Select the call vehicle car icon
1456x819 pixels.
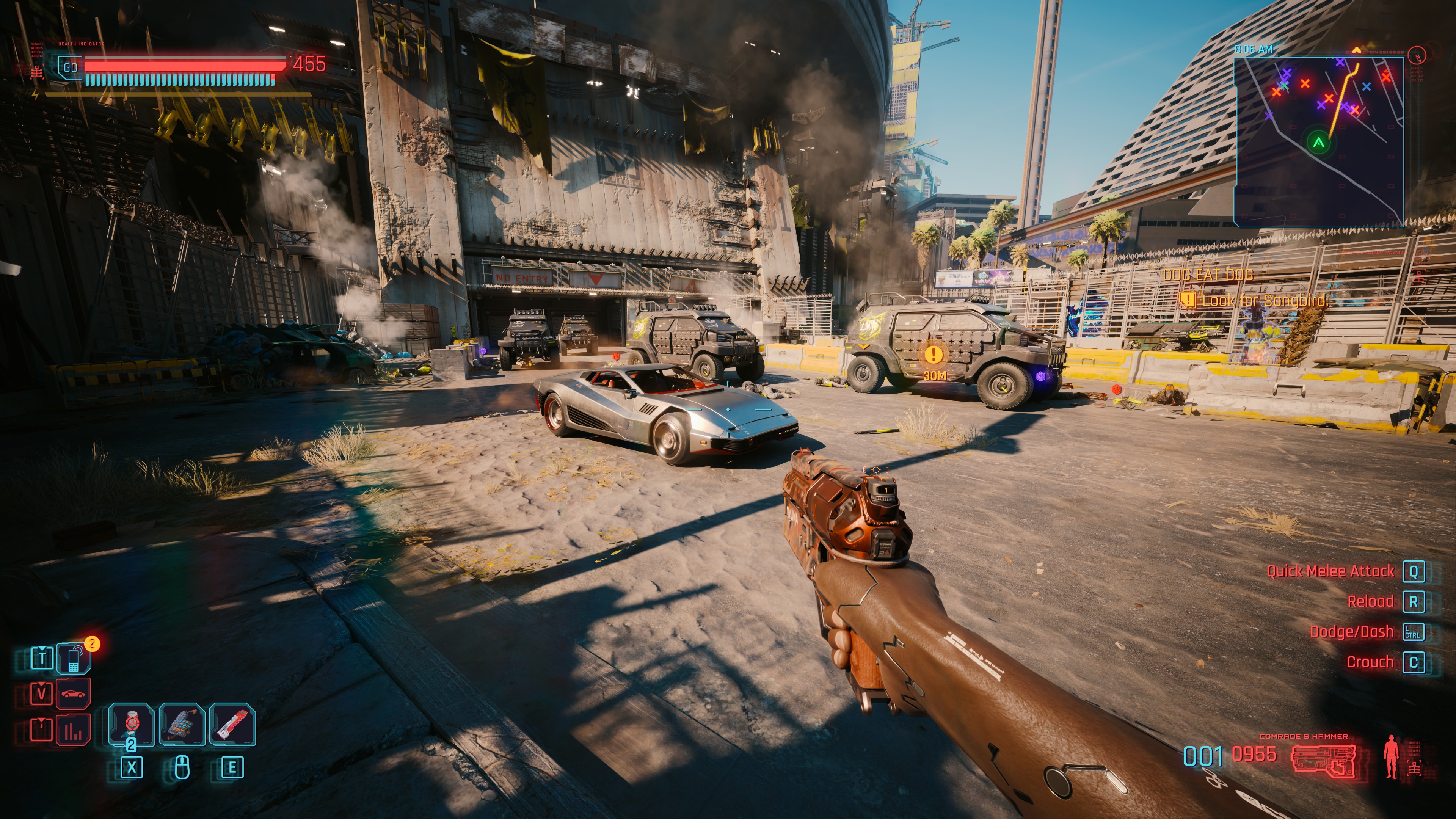coord(74,693)
